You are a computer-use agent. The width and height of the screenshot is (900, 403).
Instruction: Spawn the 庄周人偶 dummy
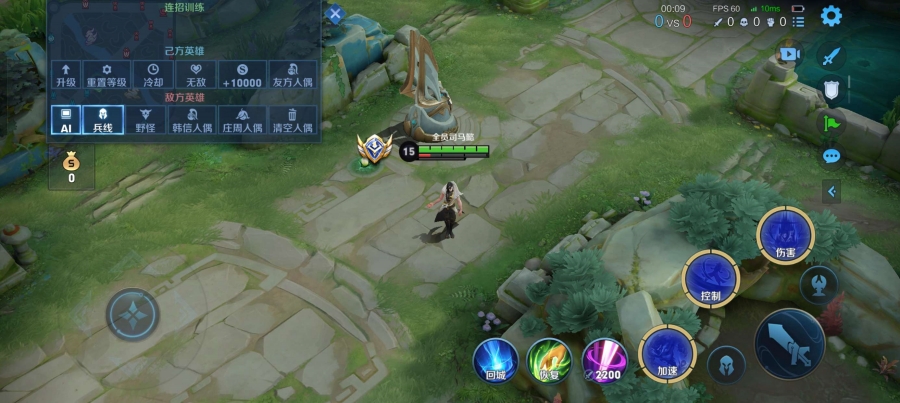[x=242, y=120]
